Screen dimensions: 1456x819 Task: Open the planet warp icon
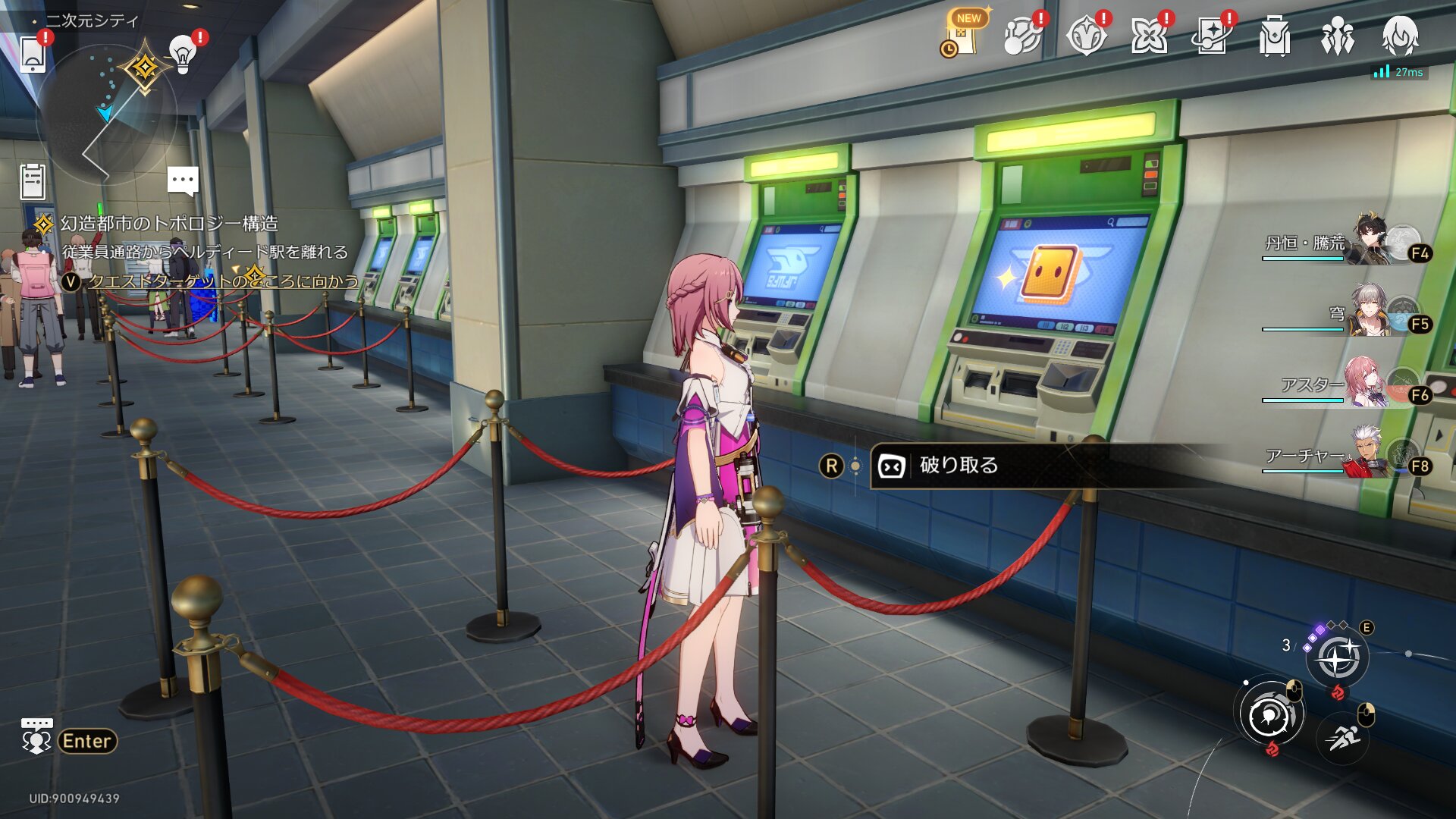coord(1021,36)
